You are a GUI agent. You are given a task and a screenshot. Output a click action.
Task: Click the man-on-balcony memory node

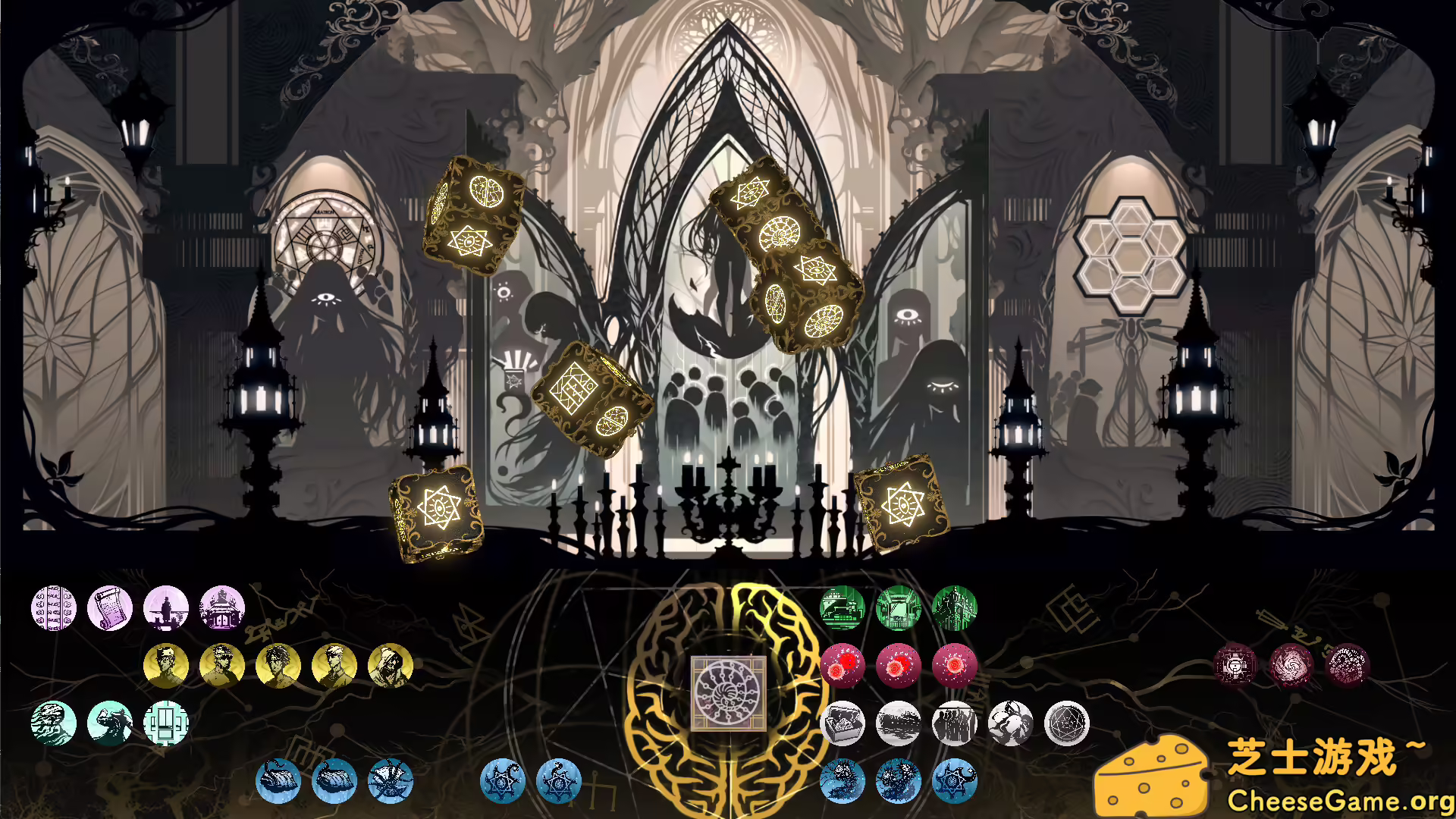(x=167, y=608)
